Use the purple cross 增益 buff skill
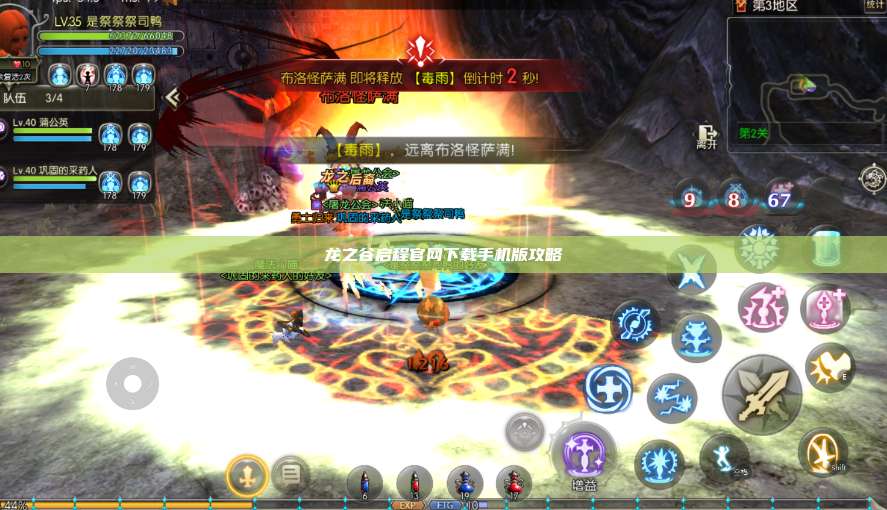 point(583,452)
